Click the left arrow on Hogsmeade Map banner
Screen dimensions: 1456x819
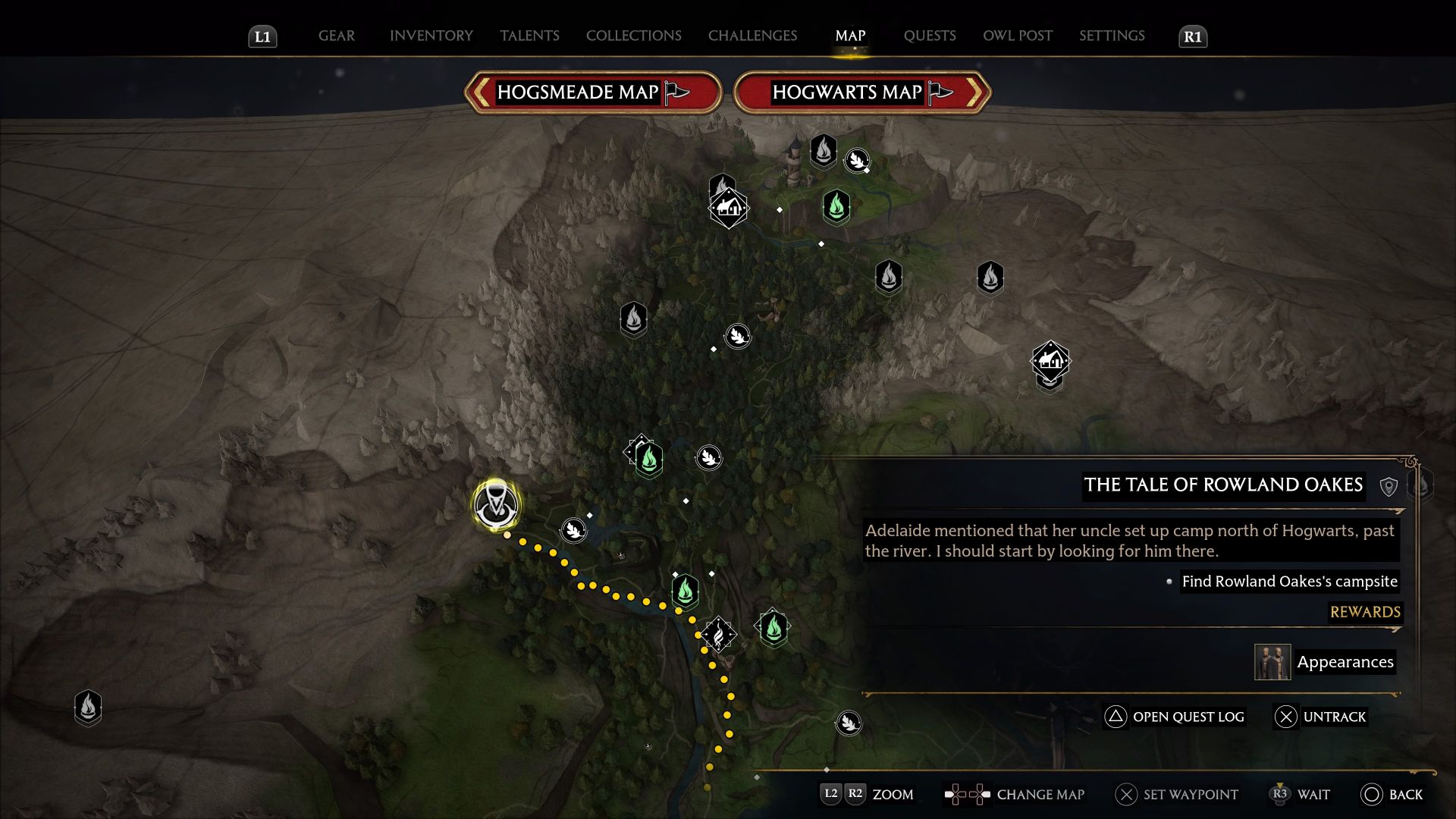click(479, 92)
